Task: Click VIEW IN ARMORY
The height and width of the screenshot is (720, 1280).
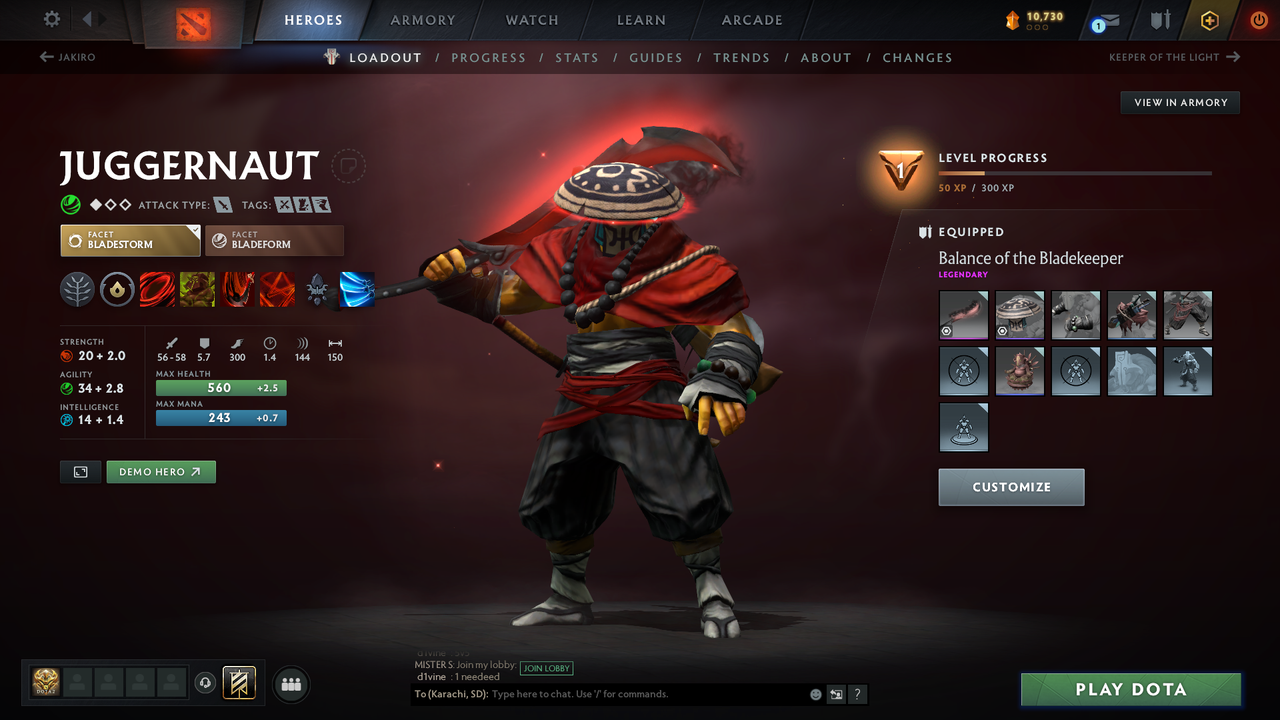Action: pyautogui.click(x=1179, y=102)
